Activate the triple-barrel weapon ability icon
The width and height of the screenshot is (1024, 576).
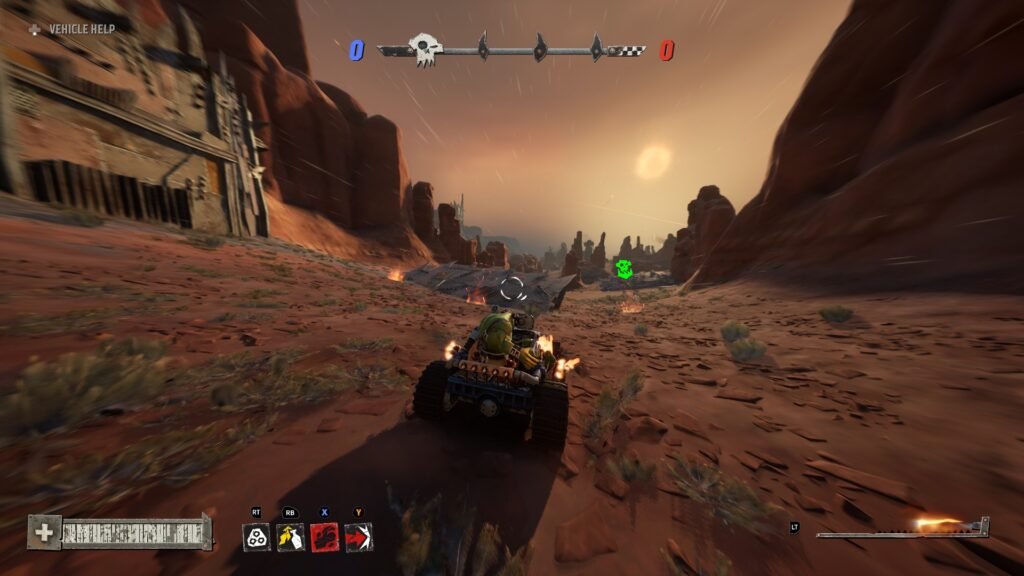(257, 537)
